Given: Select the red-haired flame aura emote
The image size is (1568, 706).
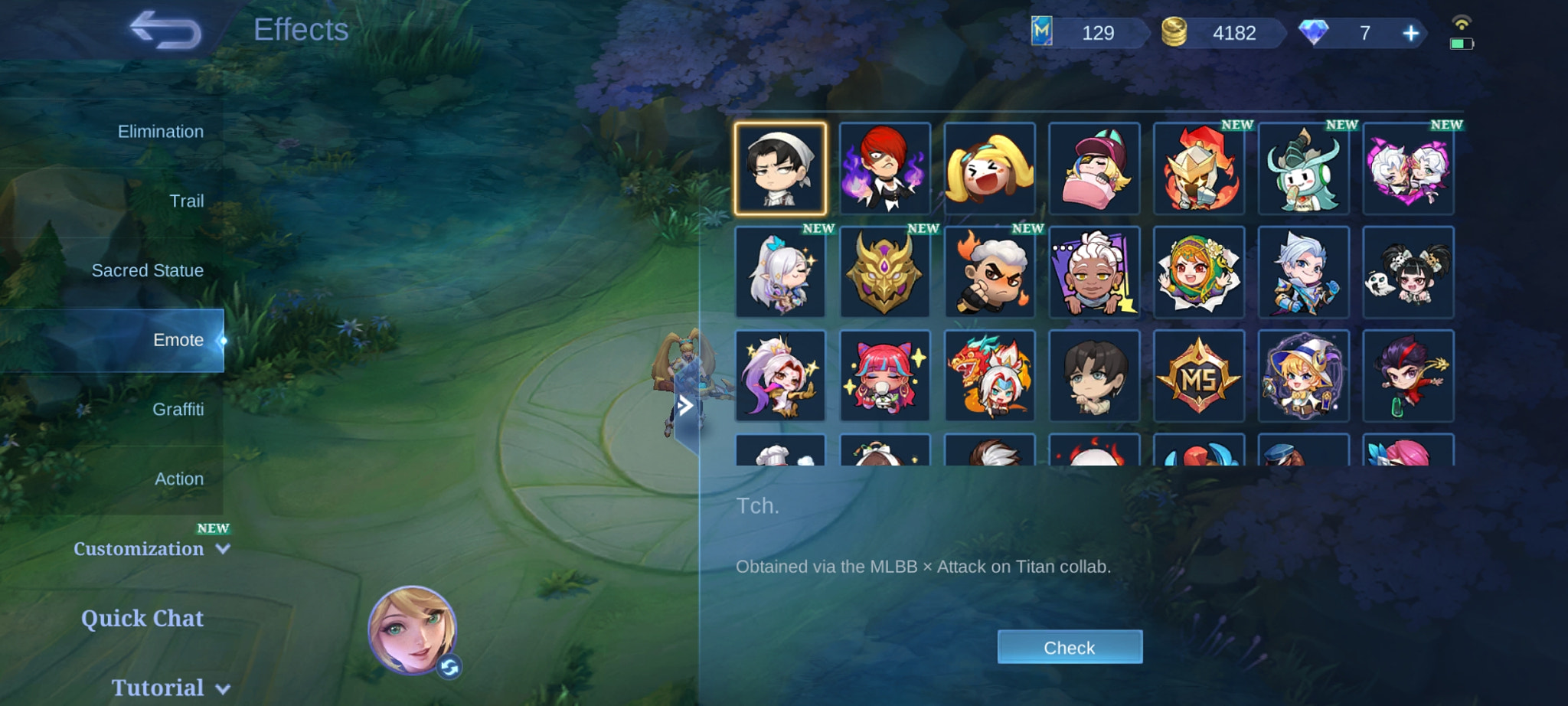Looking at the screenshot, I should (x=886, y=168).
